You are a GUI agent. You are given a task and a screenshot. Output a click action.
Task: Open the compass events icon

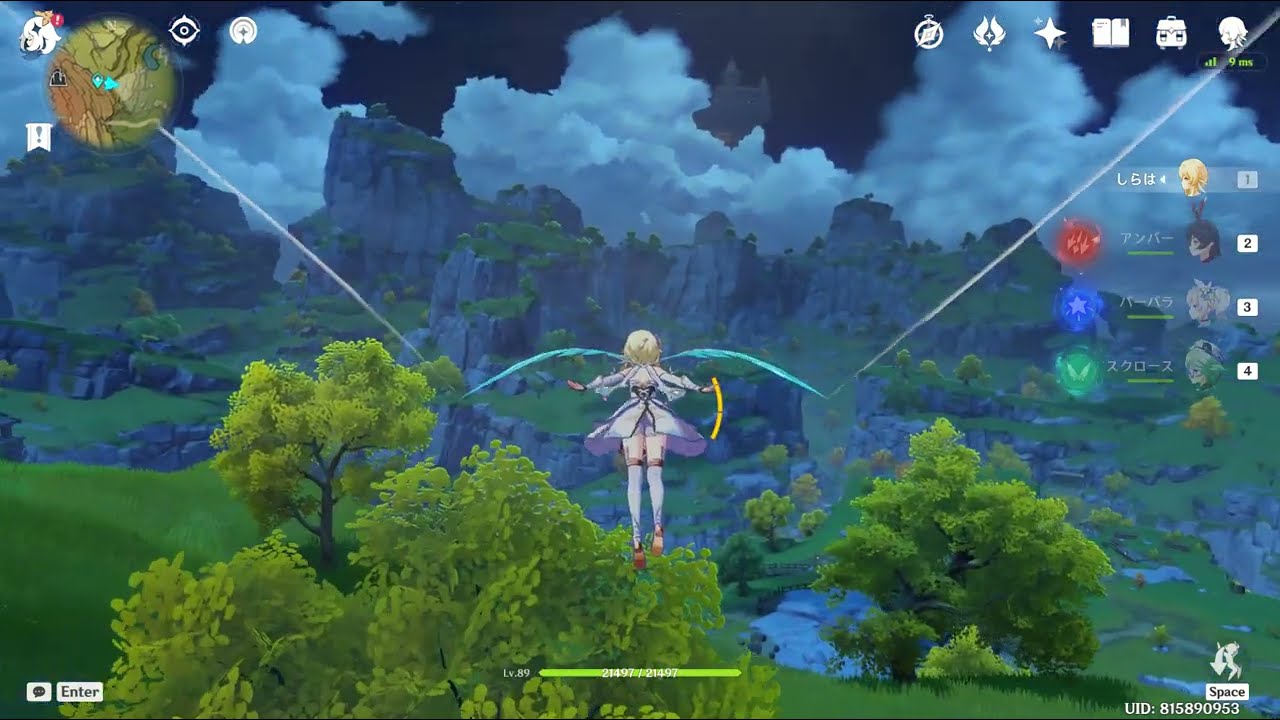(929, 34)
